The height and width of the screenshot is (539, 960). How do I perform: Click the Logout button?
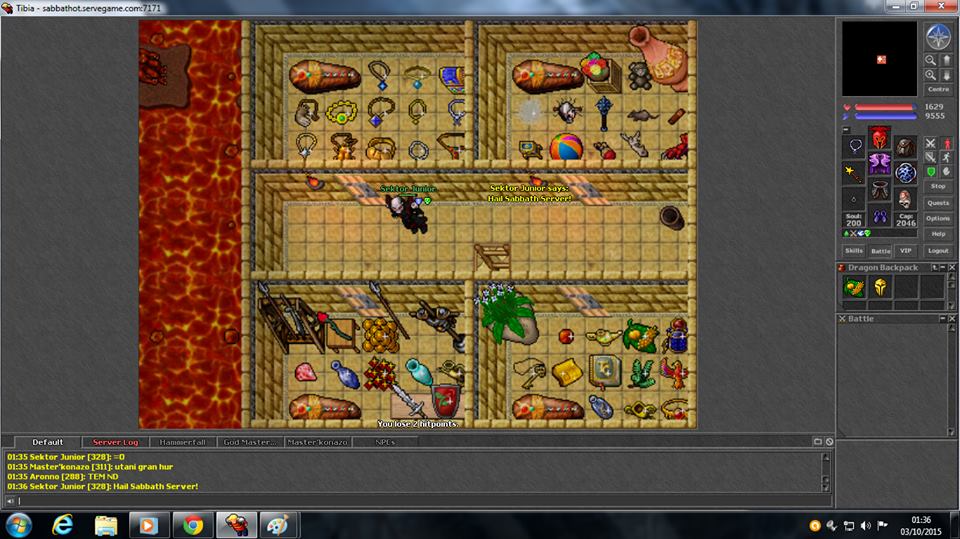(938, 251)
